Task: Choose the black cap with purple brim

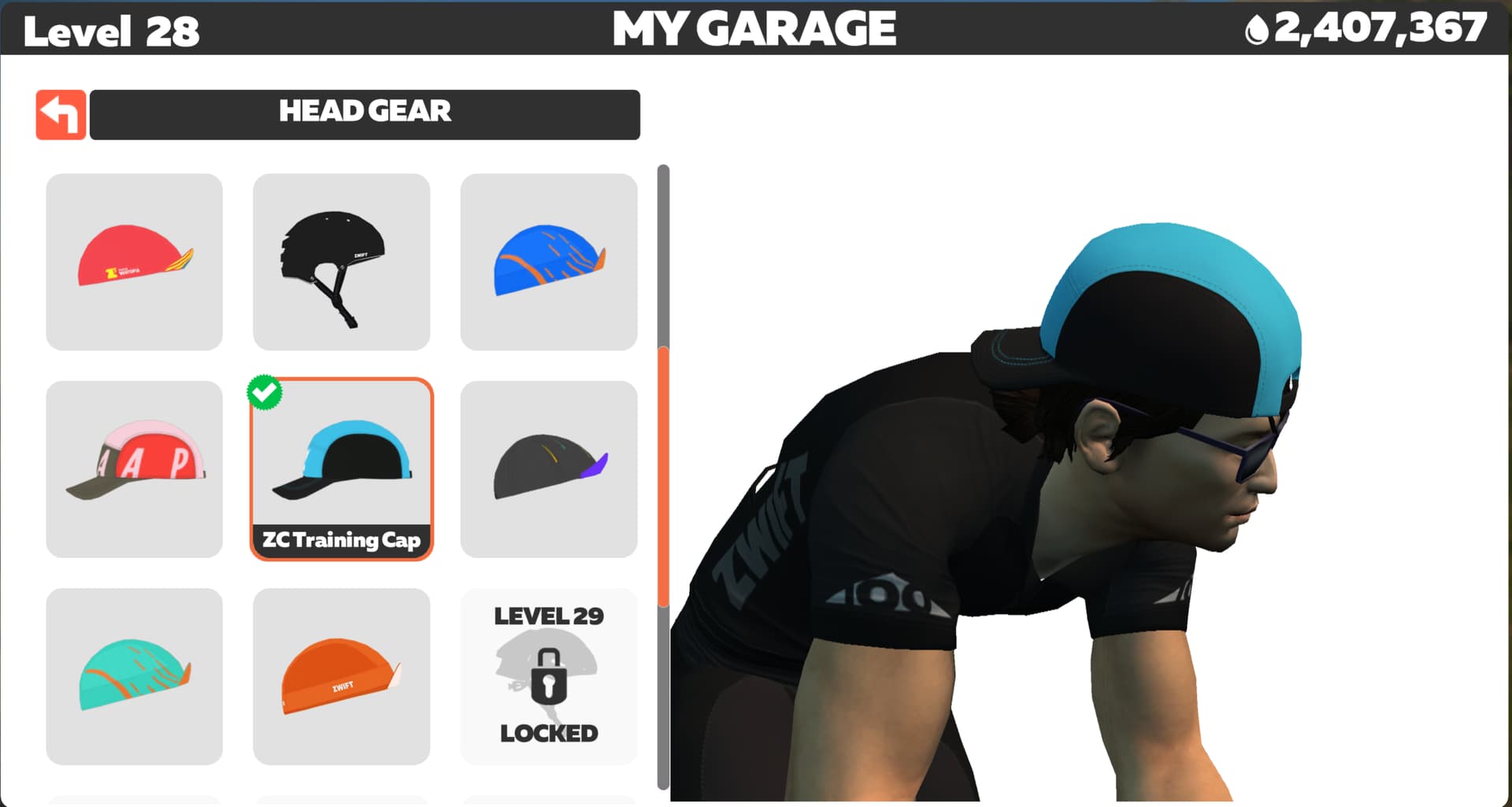Action: click(549, 470)
